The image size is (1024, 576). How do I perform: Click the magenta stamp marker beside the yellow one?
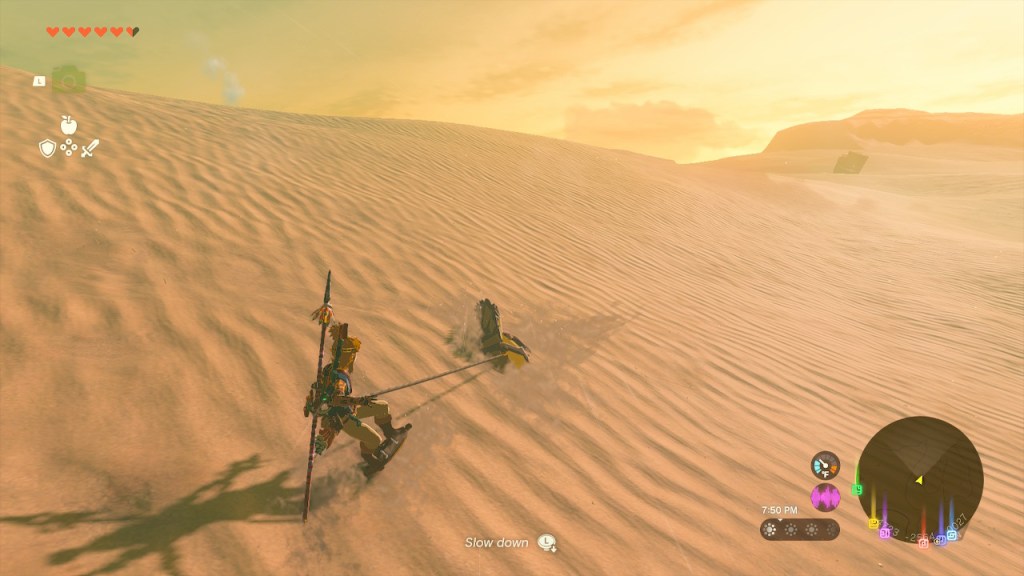[885, 533]
